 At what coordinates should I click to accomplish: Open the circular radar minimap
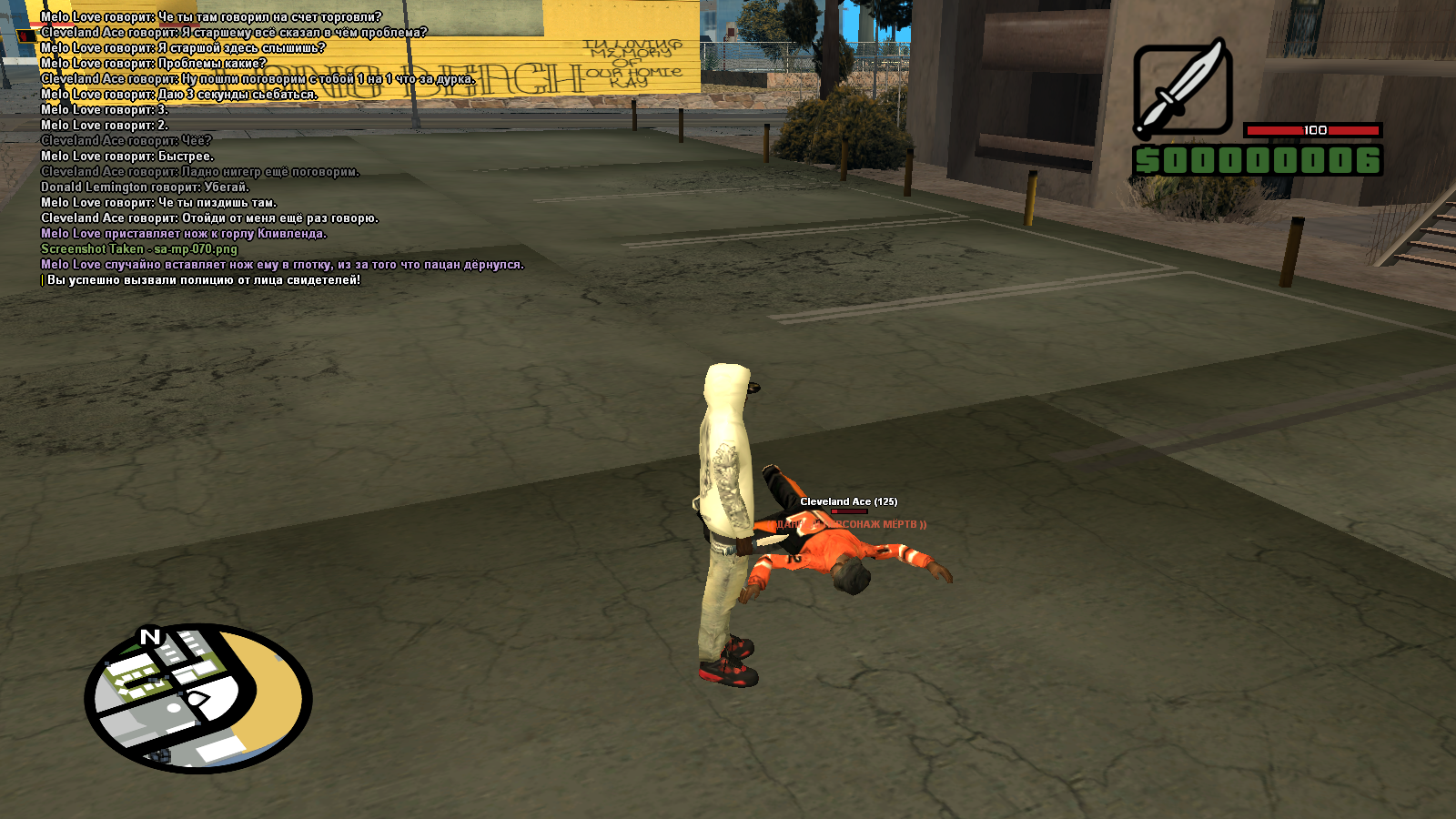(x=198, y=699)
